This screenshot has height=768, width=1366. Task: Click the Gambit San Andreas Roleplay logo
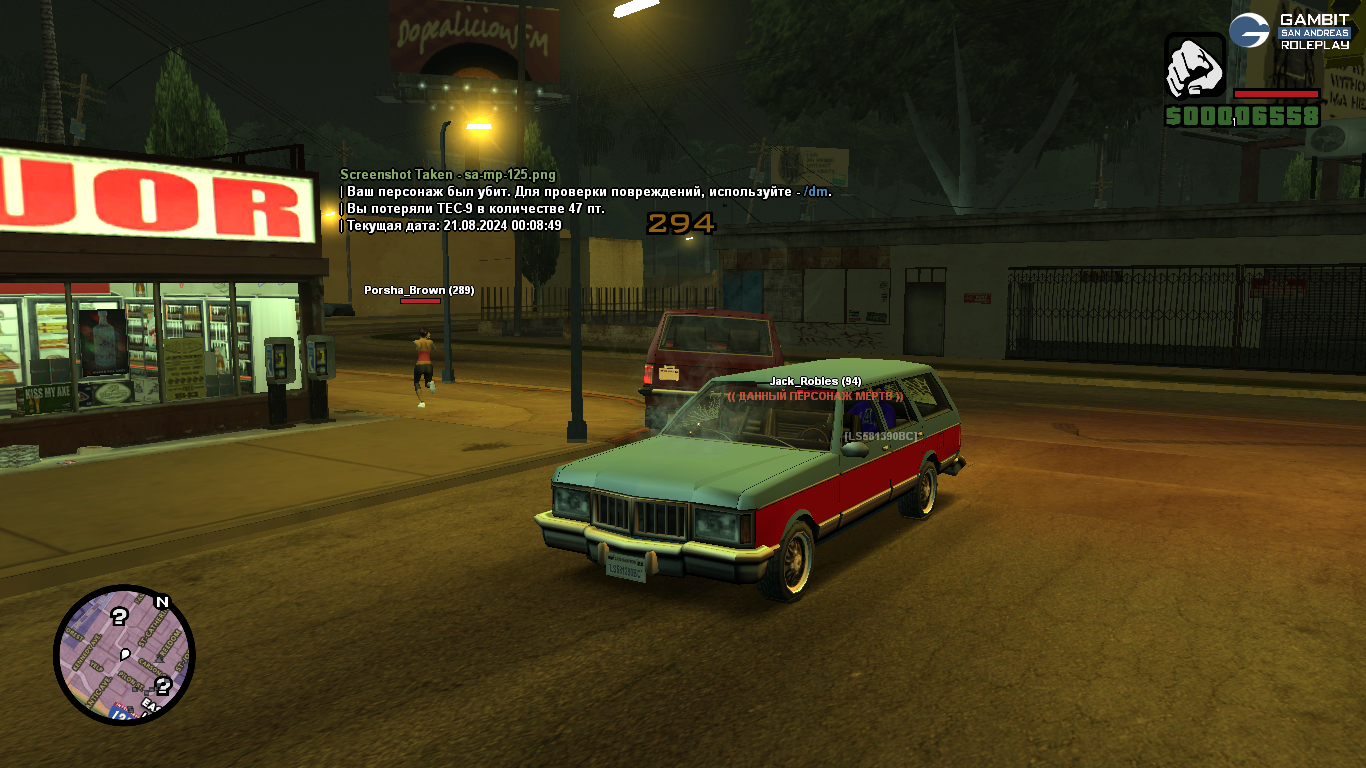click(x=1290, y=31)
